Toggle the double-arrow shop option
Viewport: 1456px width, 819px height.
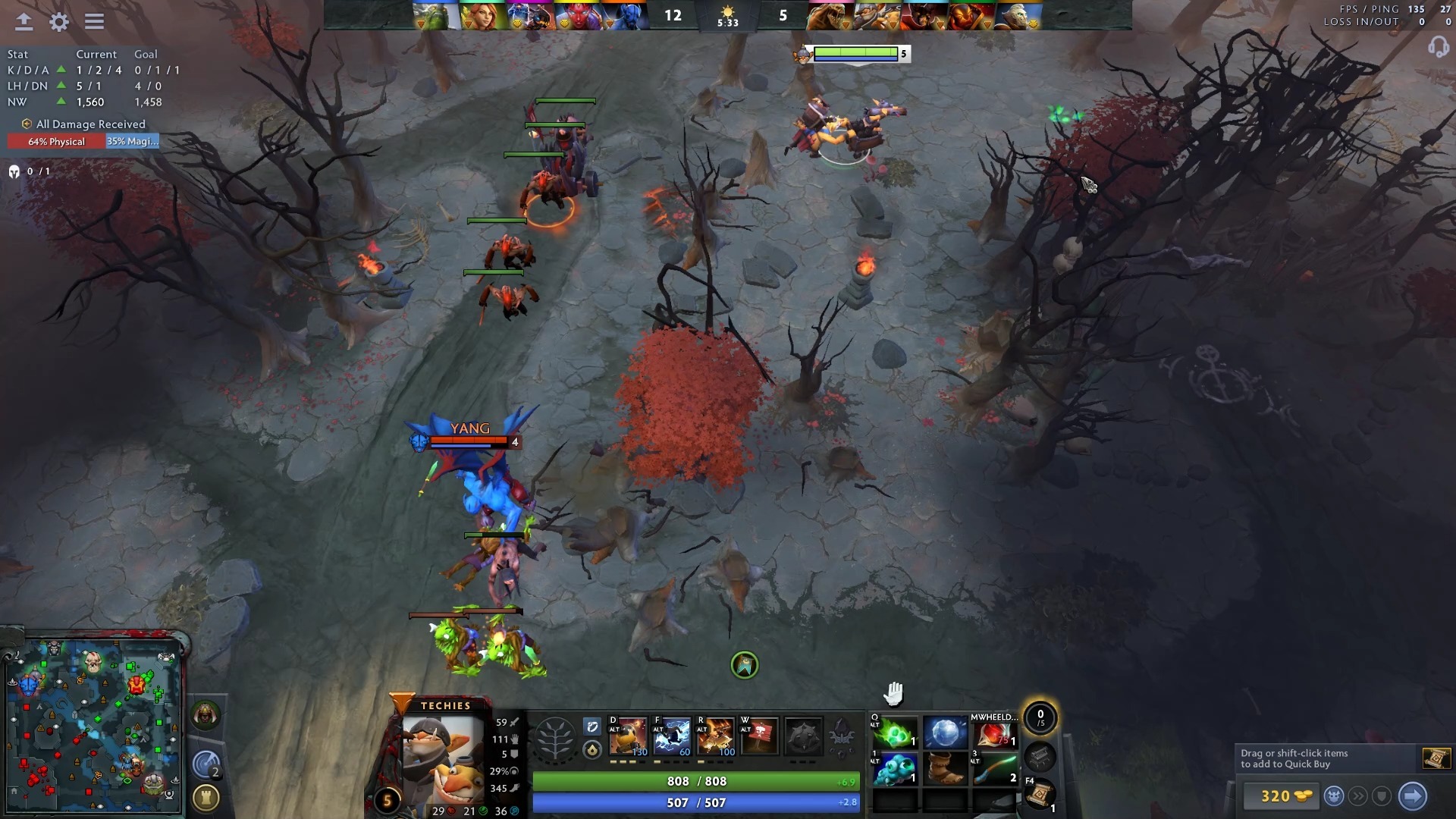point(1357,796)
